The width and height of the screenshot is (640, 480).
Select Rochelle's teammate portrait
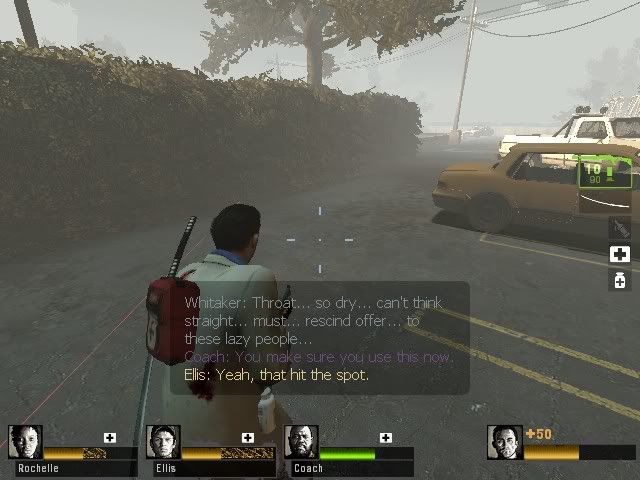point(25,442)
